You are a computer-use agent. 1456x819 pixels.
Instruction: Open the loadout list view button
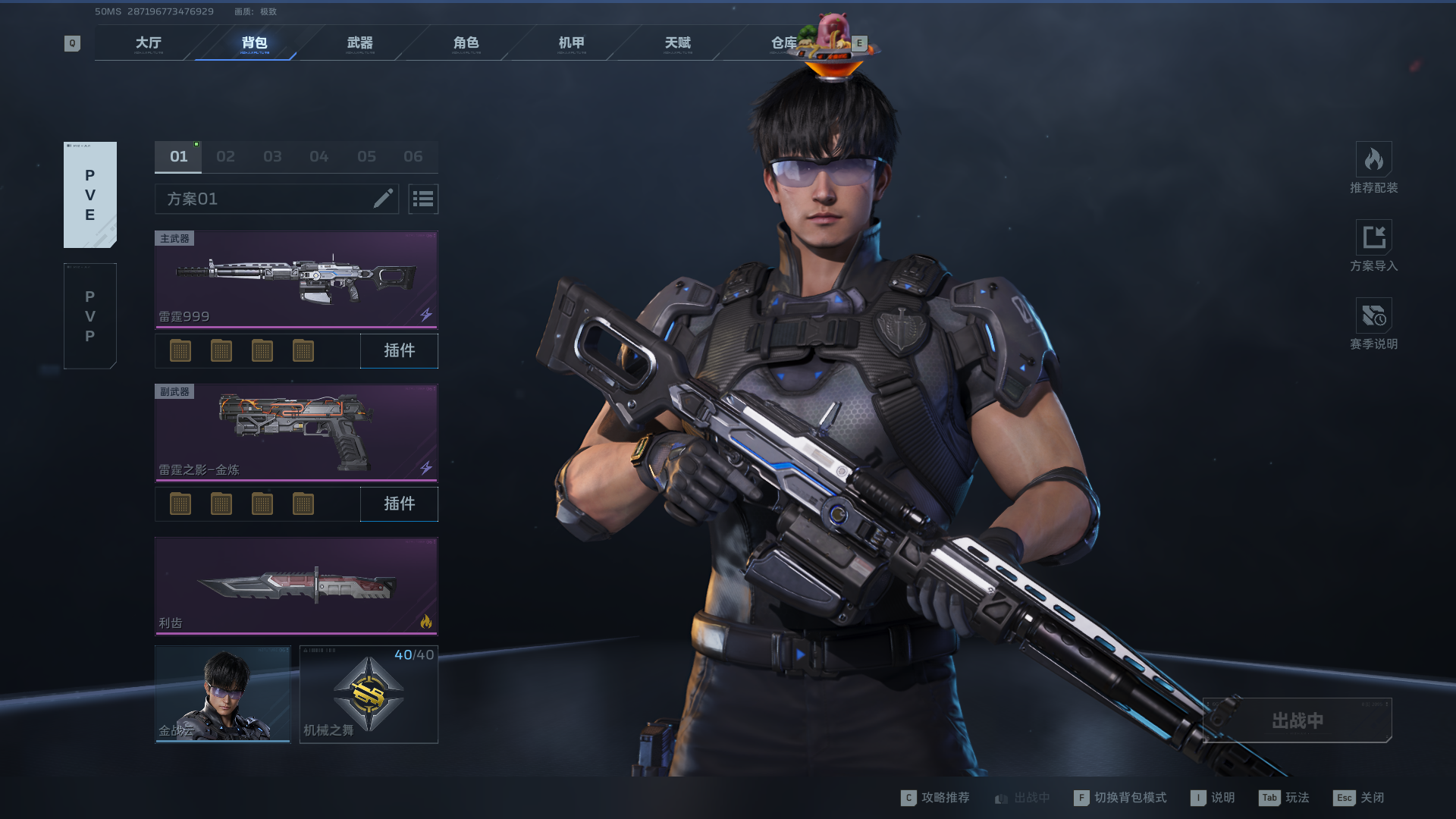[x=423, y=199]
